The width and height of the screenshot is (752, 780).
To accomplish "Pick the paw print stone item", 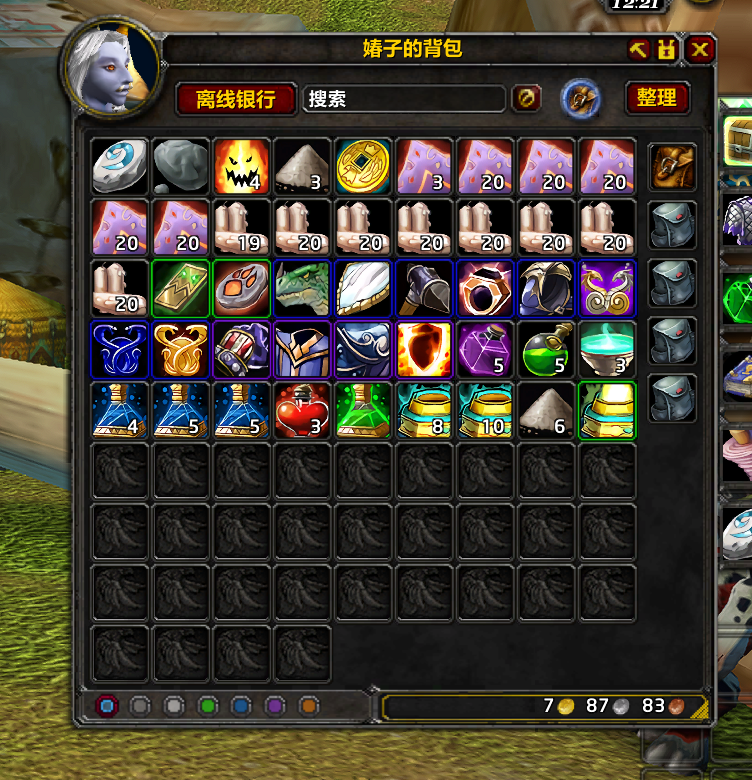I will coord(241,288).
